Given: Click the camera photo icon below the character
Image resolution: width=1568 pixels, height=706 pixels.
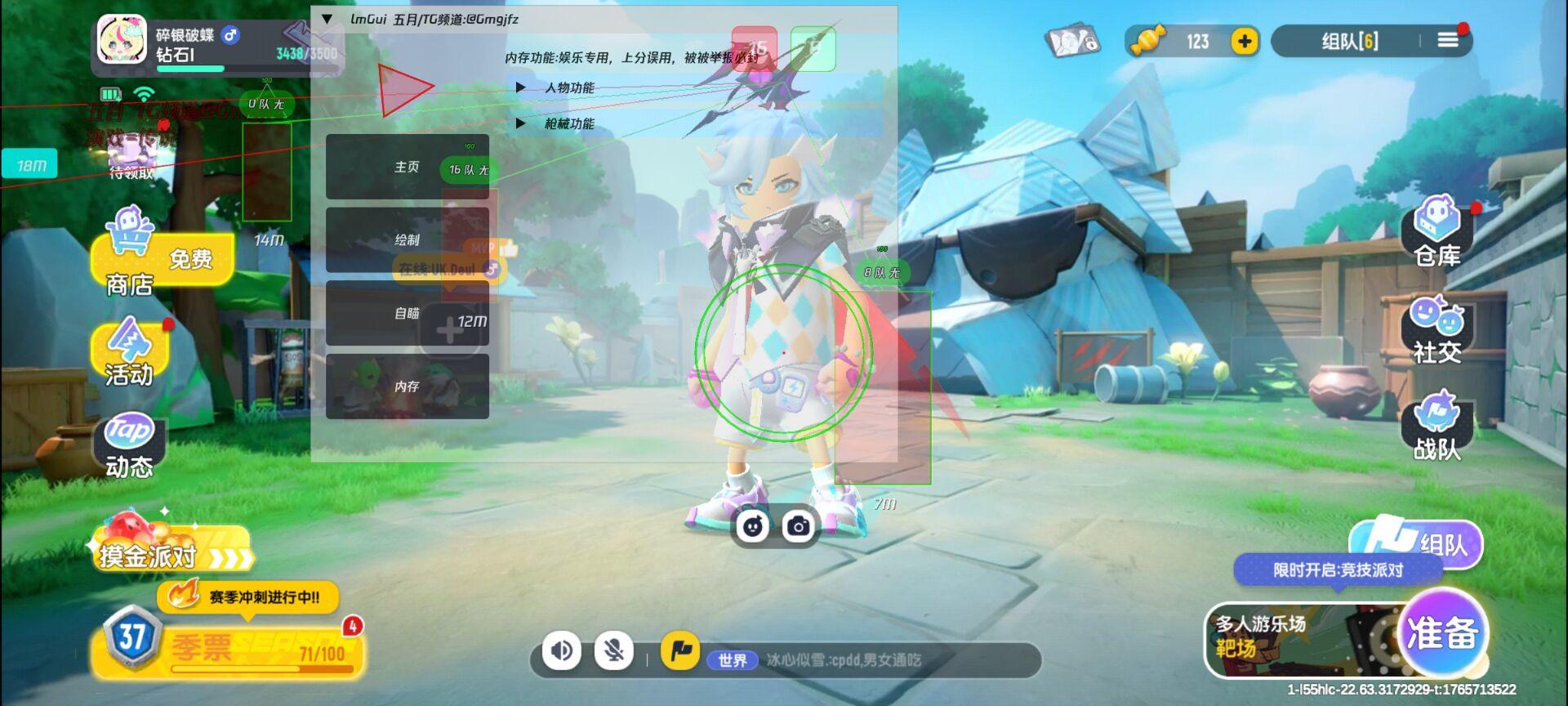Looking at the screenshot, I should [x=799, y=525].
